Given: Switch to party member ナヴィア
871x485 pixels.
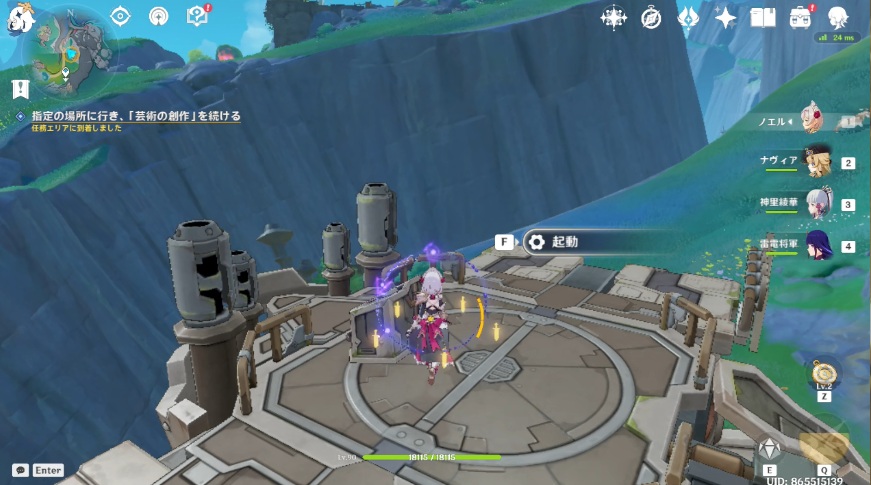Looking at the screenshot, I should (820, 163).
